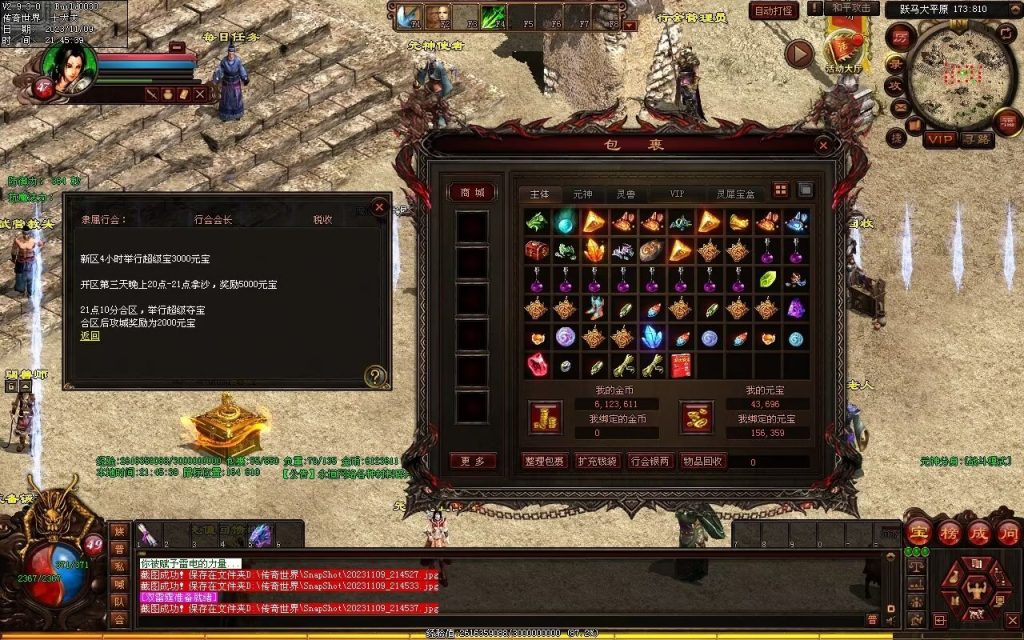This screenshot has width=1024, height=640.
Task: Select the red treasure chest item
Action: coord(538,251)
